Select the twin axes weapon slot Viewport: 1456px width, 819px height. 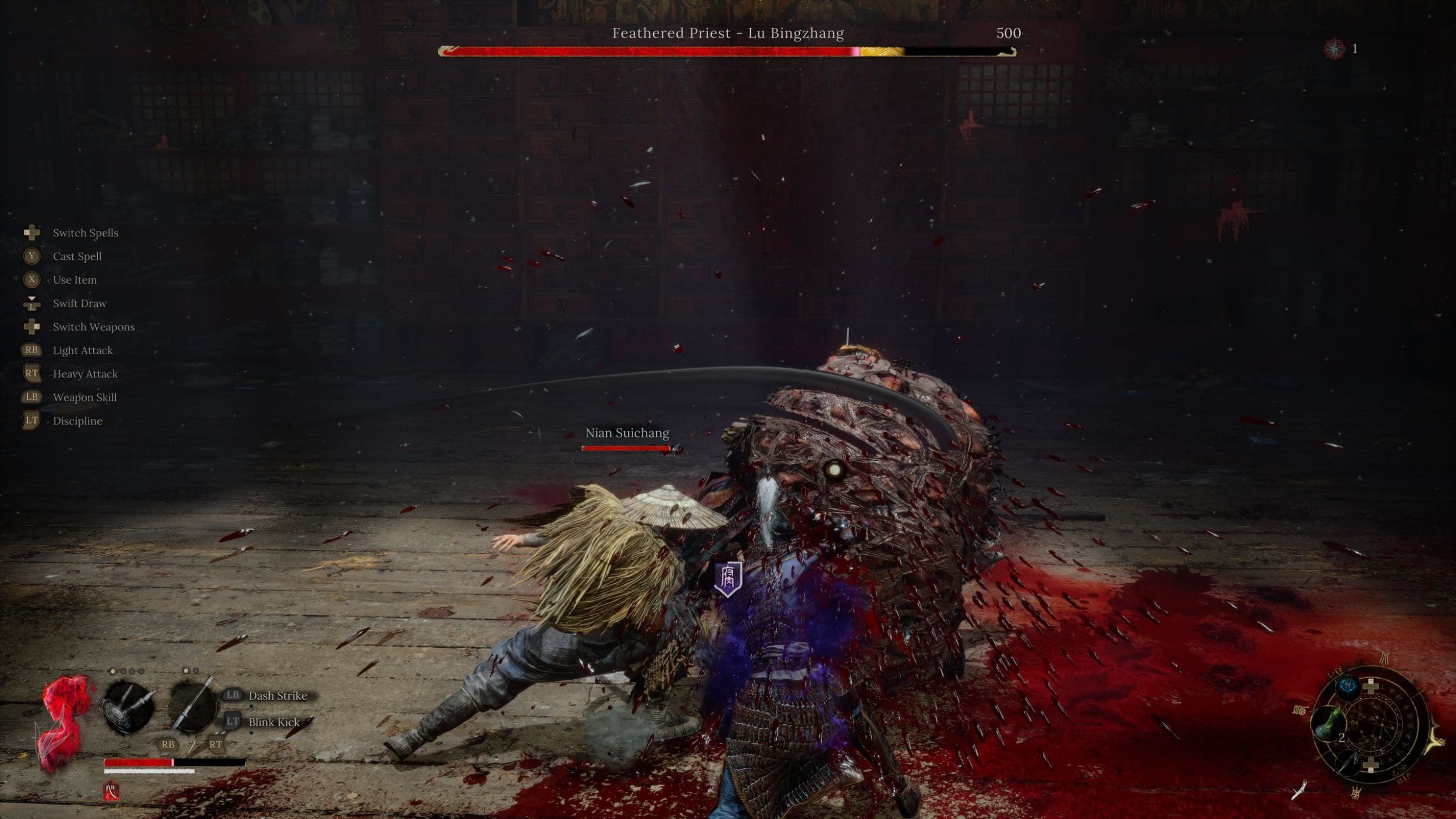(x=128, y=707)
